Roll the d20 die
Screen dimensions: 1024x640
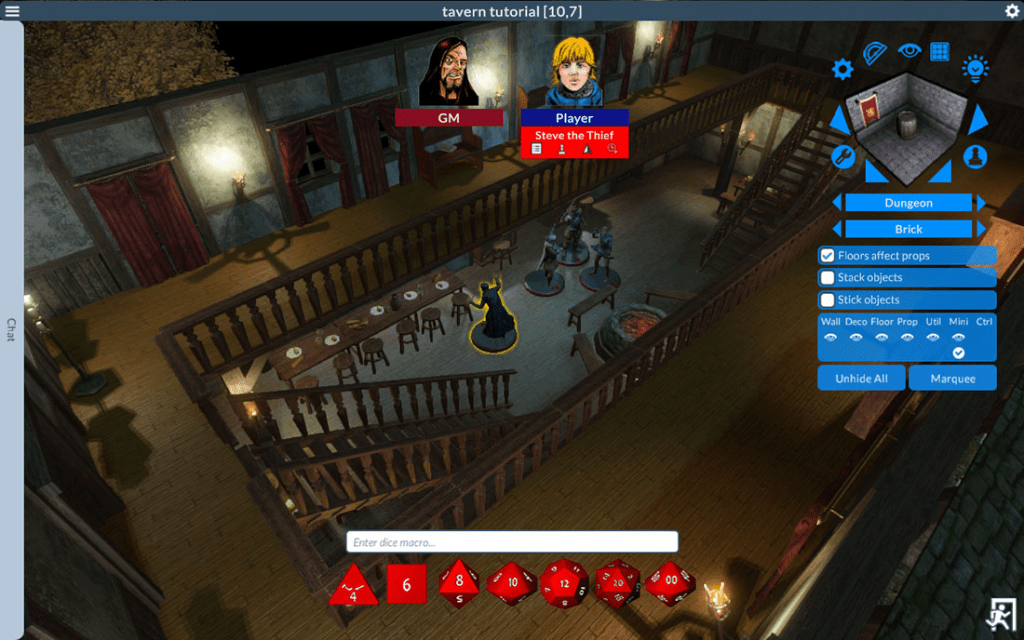tap(618, 583)
